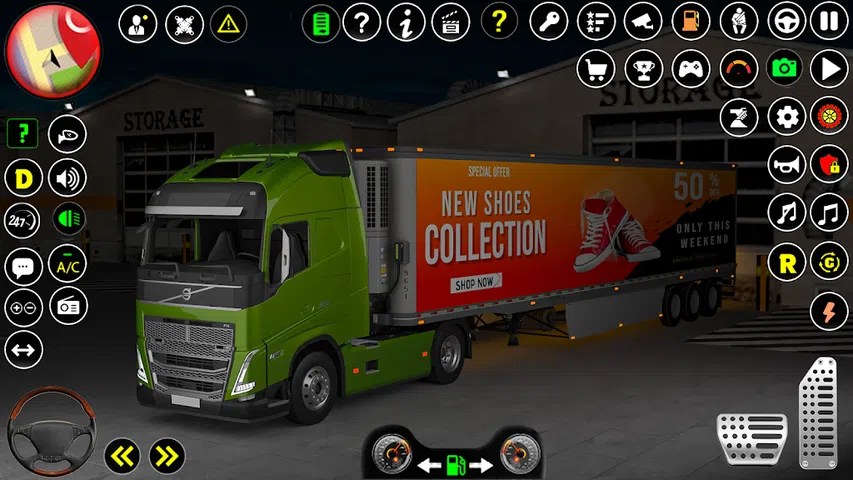
Task: Turn on the radio icon
Action: tap(68, 307)
